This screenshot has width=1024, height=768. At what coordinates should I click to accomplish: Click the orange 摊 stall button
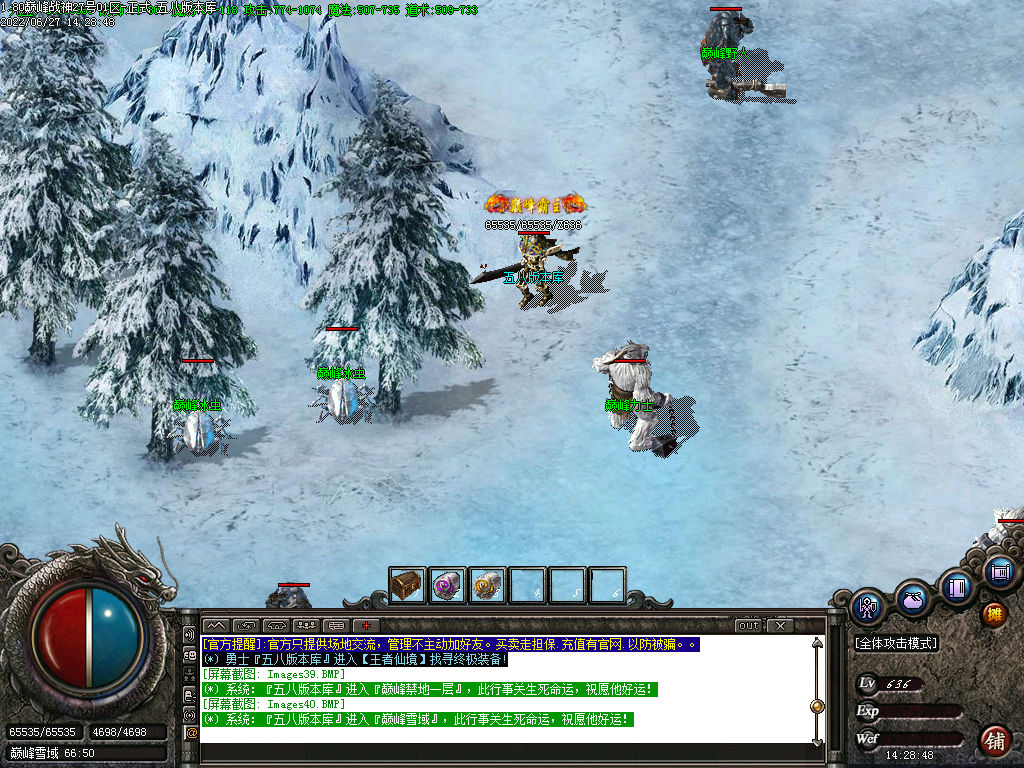click(x=994, y=614)
